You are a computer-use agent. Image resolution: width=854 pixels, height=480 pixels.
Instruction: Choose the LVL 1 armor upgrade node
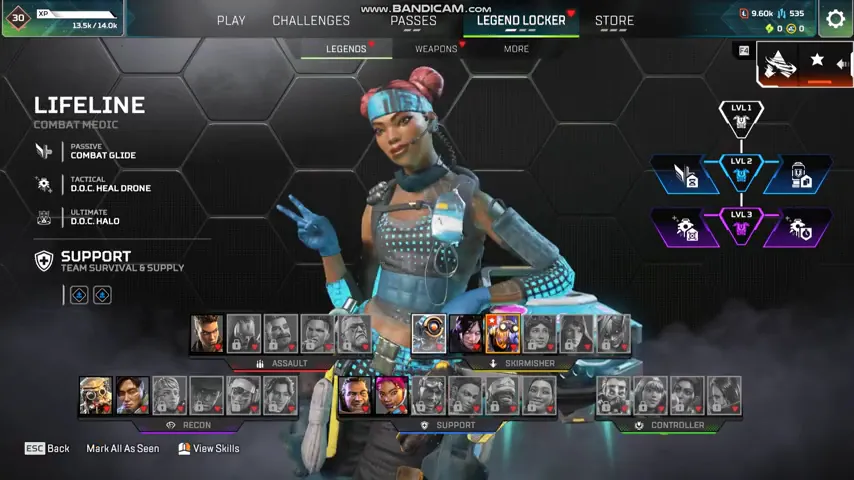click(741, 117)
